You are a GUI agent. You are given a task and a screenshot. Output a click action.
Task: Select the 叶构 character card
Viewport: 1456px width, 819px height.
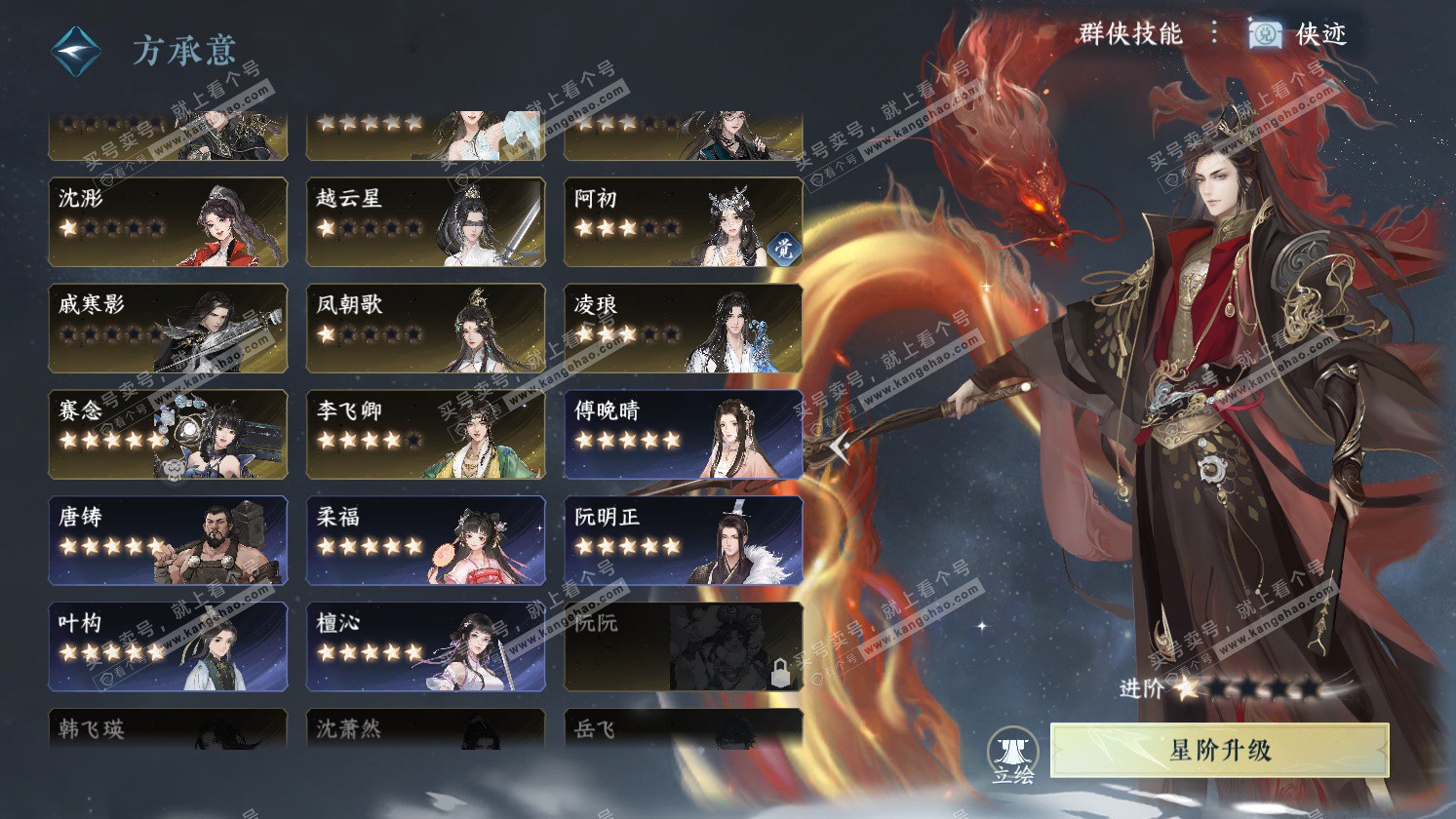(x=168, y=646)
